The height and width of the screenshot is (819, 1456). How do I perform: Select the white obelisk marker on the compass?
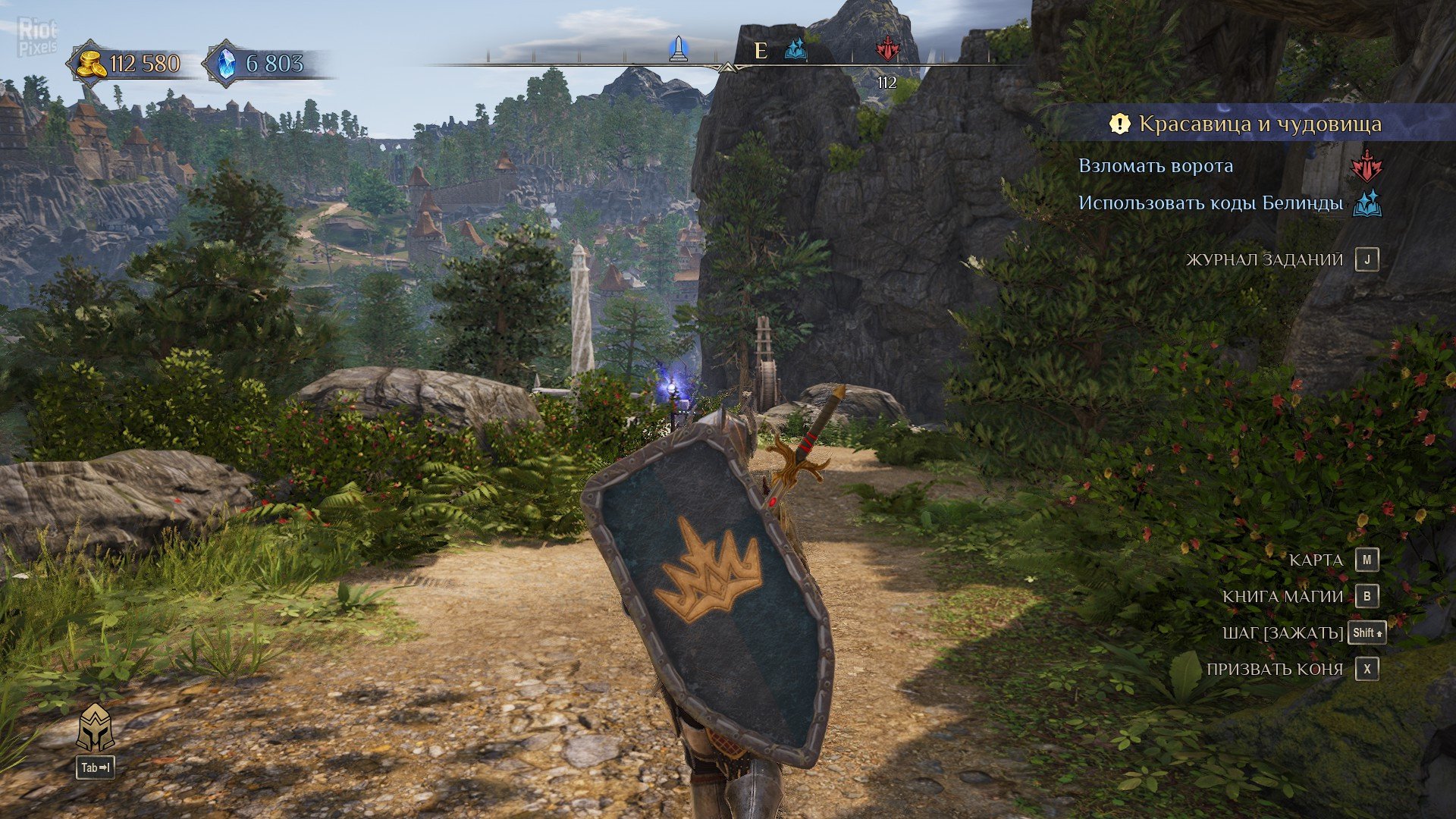coord(679,49)
